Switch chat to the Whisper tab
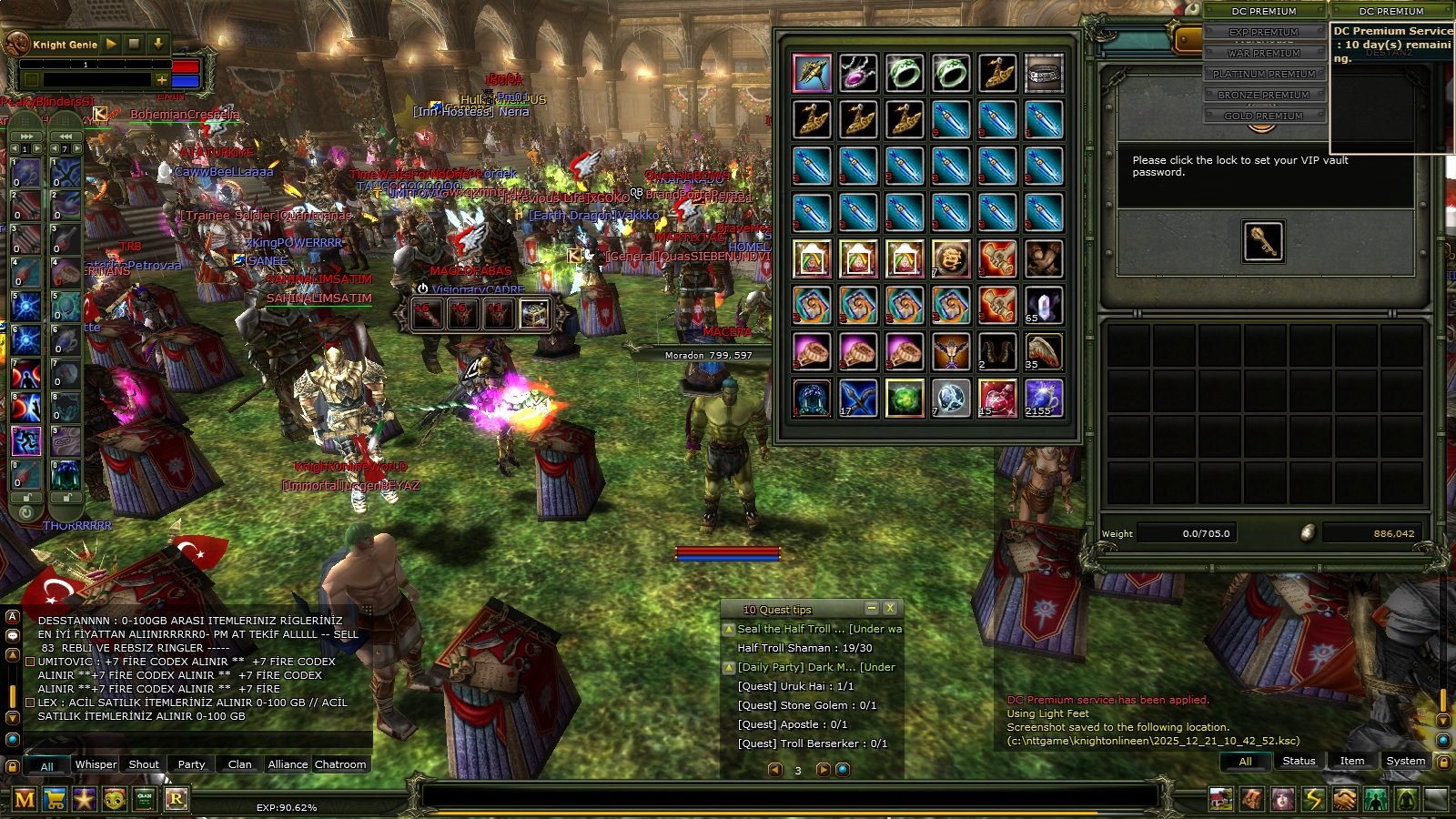Image resolution: width=1456 pixels, height=819 pixels. [x=96, y=764]
